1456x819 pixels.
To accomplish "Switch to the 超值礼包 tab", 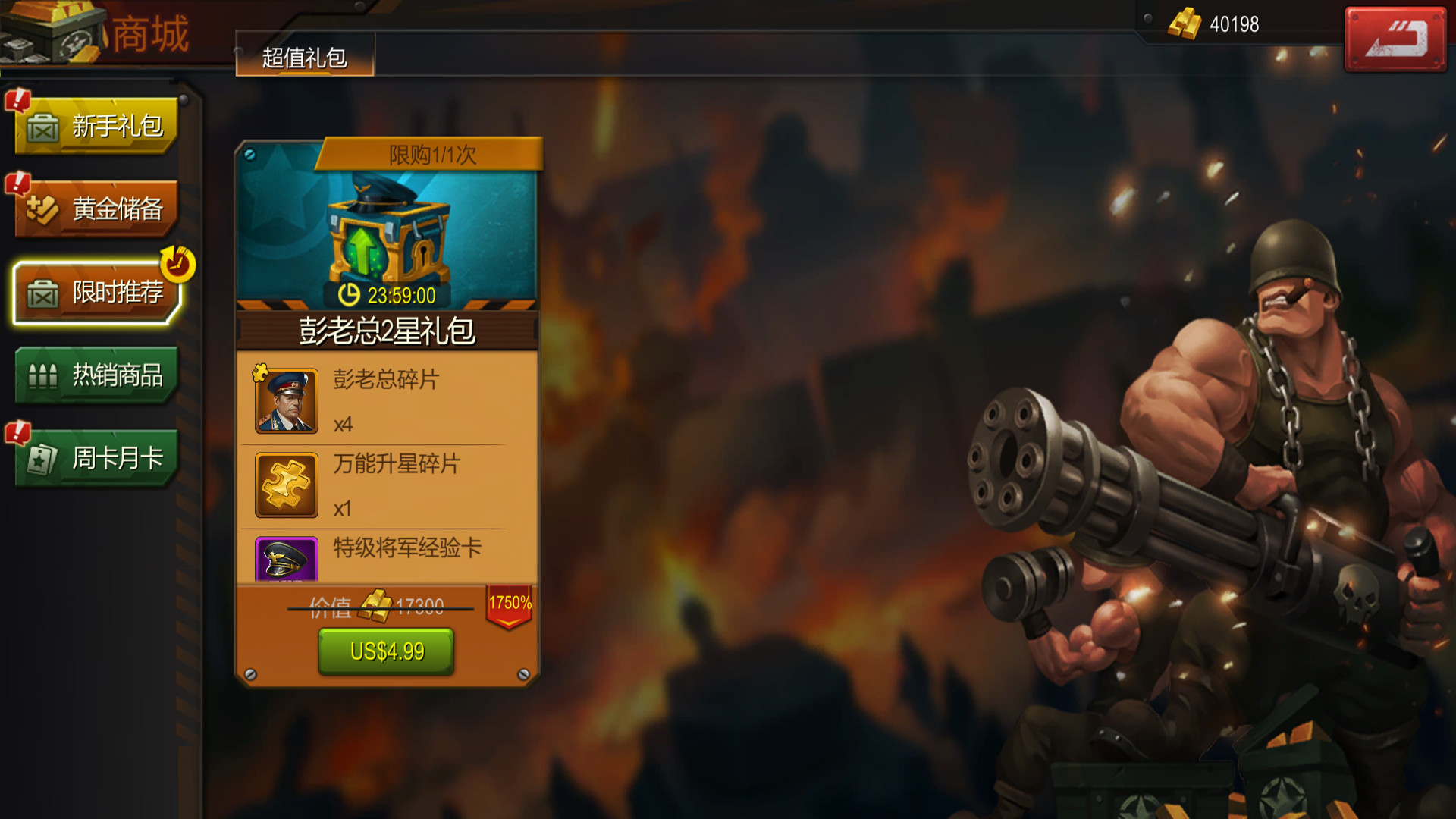I will pyautogui.click(x=306, y=55).
